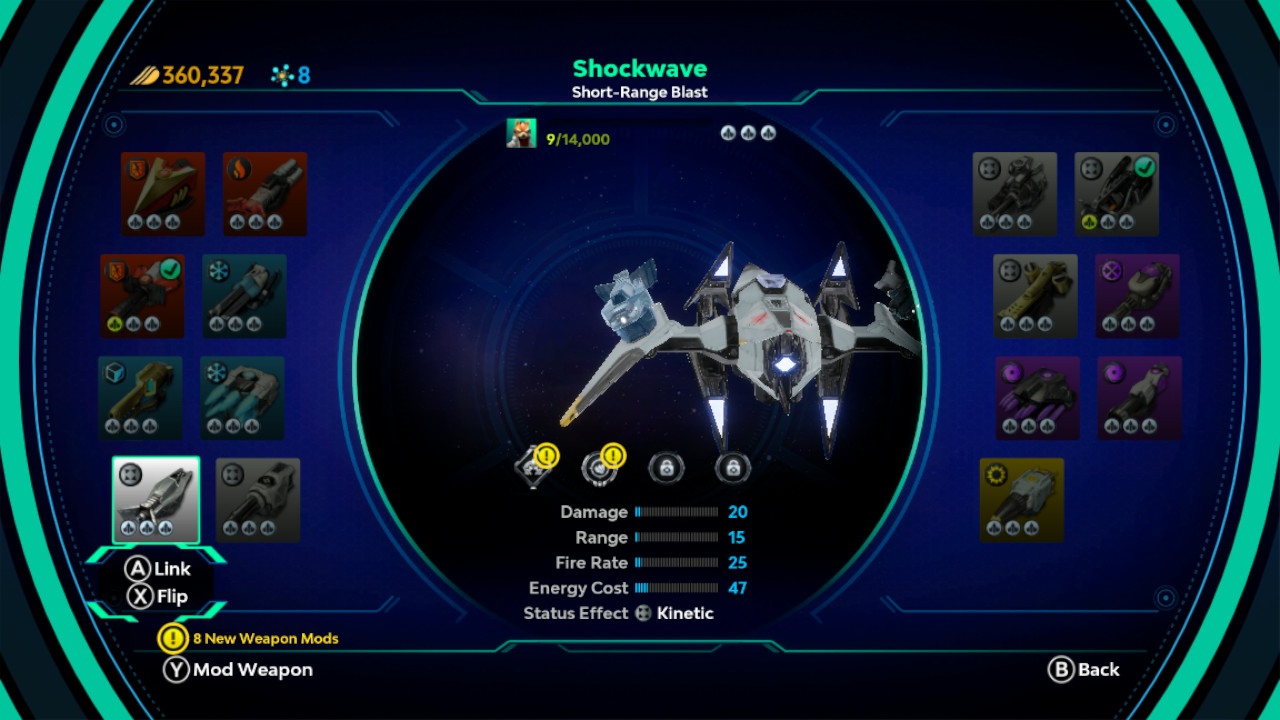
Task: Open the diamond-shaped mod slot with alert badge
Action: 534,466
